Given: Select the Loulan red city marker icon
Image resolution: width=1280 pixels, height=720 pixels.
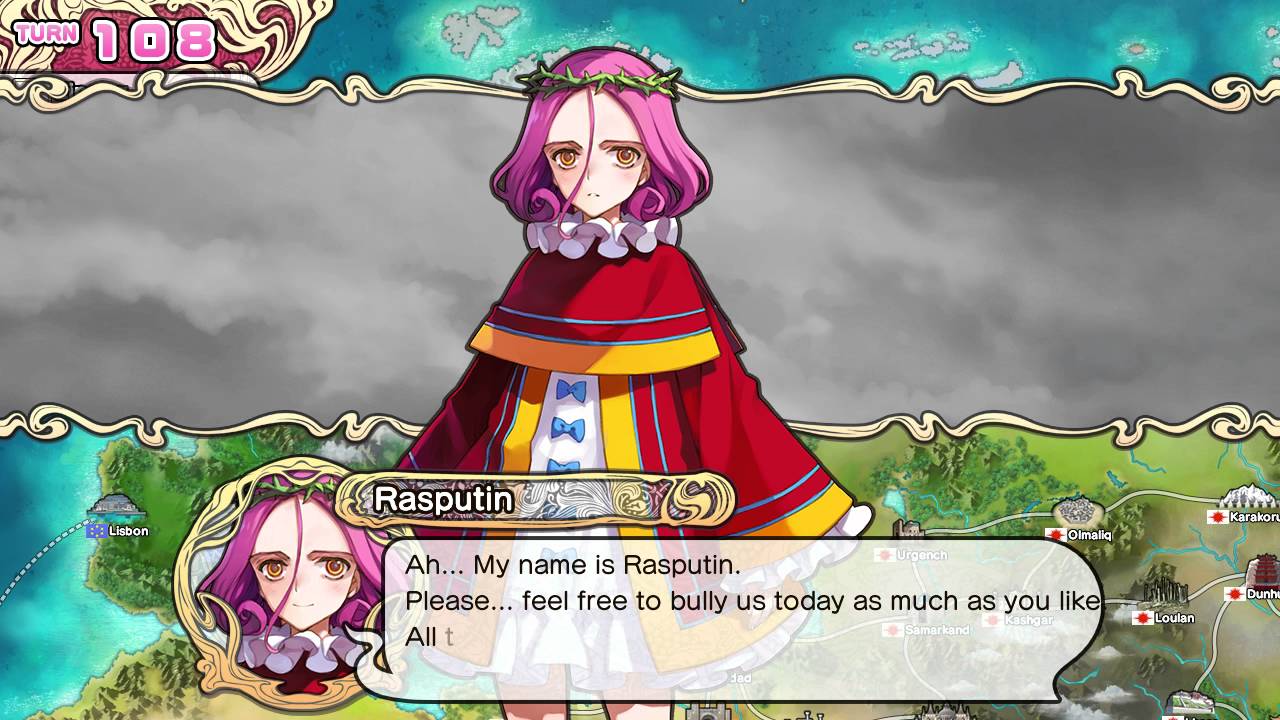Looking at the screenshot, I should (1142, 617).
